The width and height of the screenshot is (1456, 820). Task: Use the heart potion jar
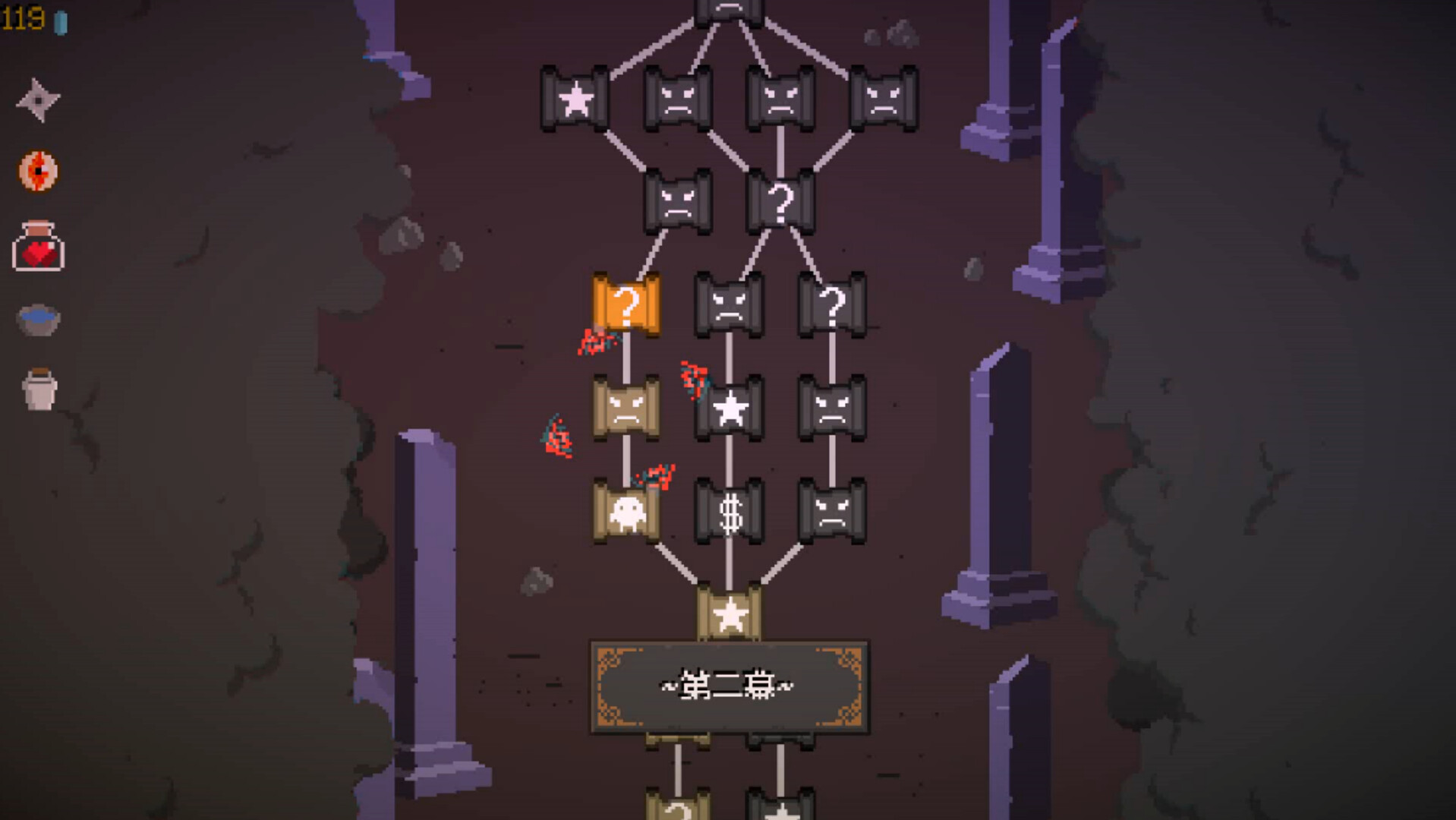(38, 247)
